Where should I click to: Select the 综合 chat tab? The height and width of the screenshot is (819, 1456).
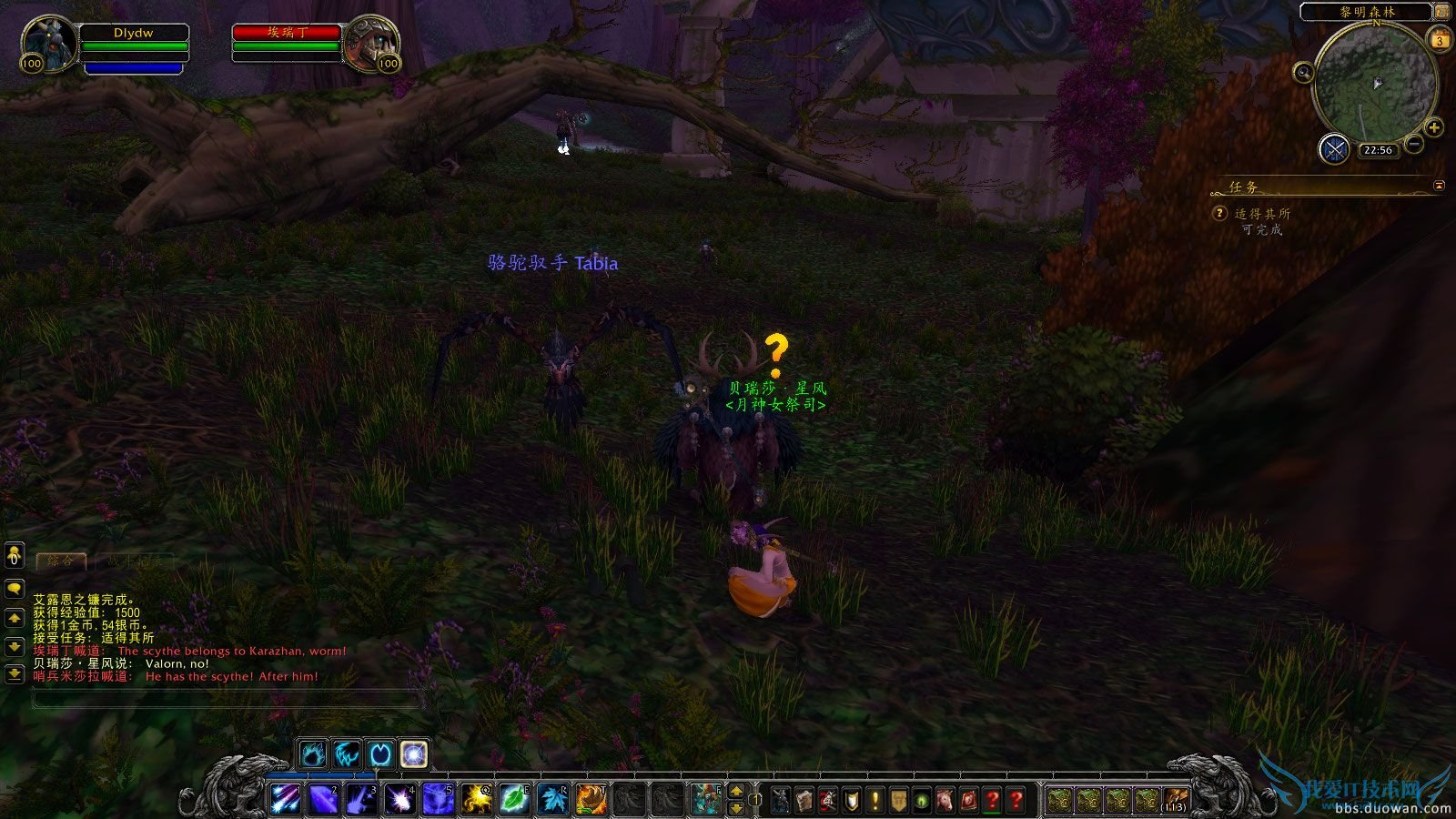tap(62, 560)
